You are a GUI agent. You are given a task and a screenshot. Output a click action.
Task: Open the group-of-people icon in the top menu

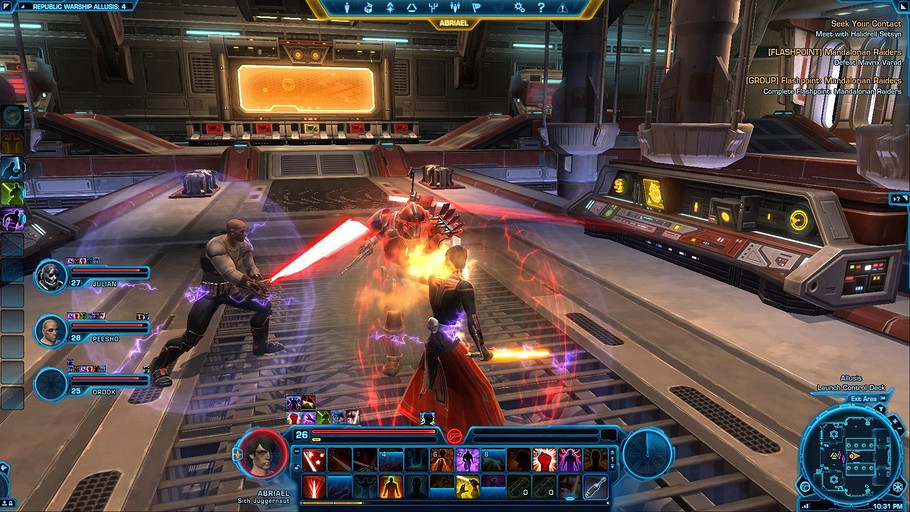tap(457, 8)
